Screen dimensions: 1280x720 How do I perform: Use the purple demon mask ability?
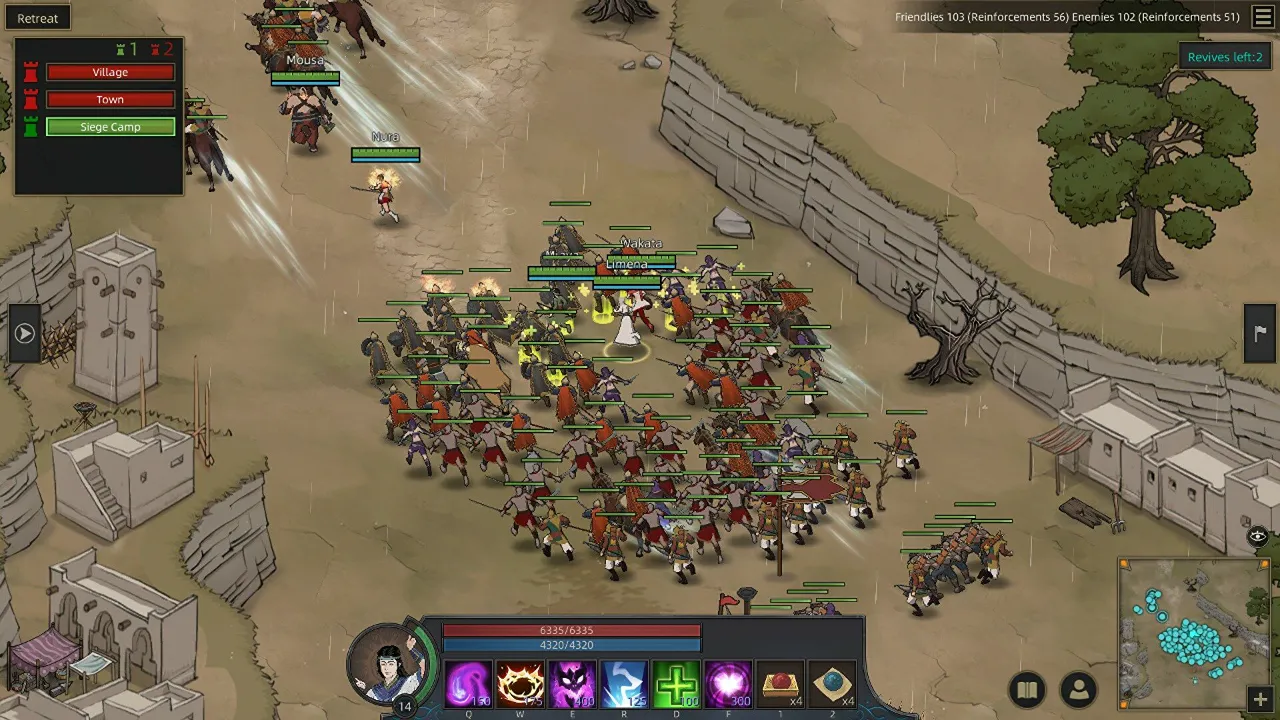[x=572, y=685]
